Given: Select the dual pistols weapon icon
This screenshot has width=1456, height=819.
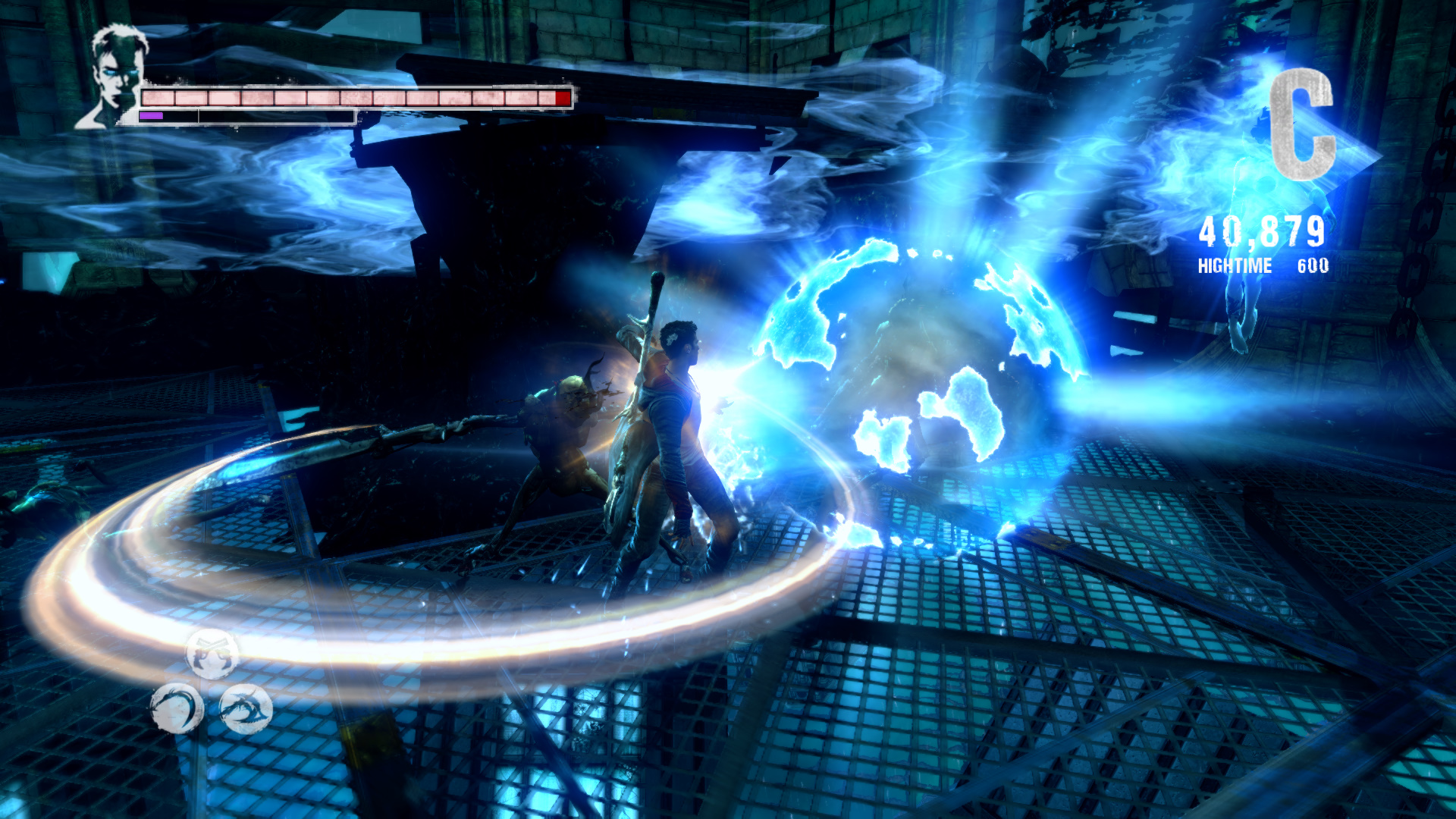Looking at the screenshot, I should click(x=212, y=654).
